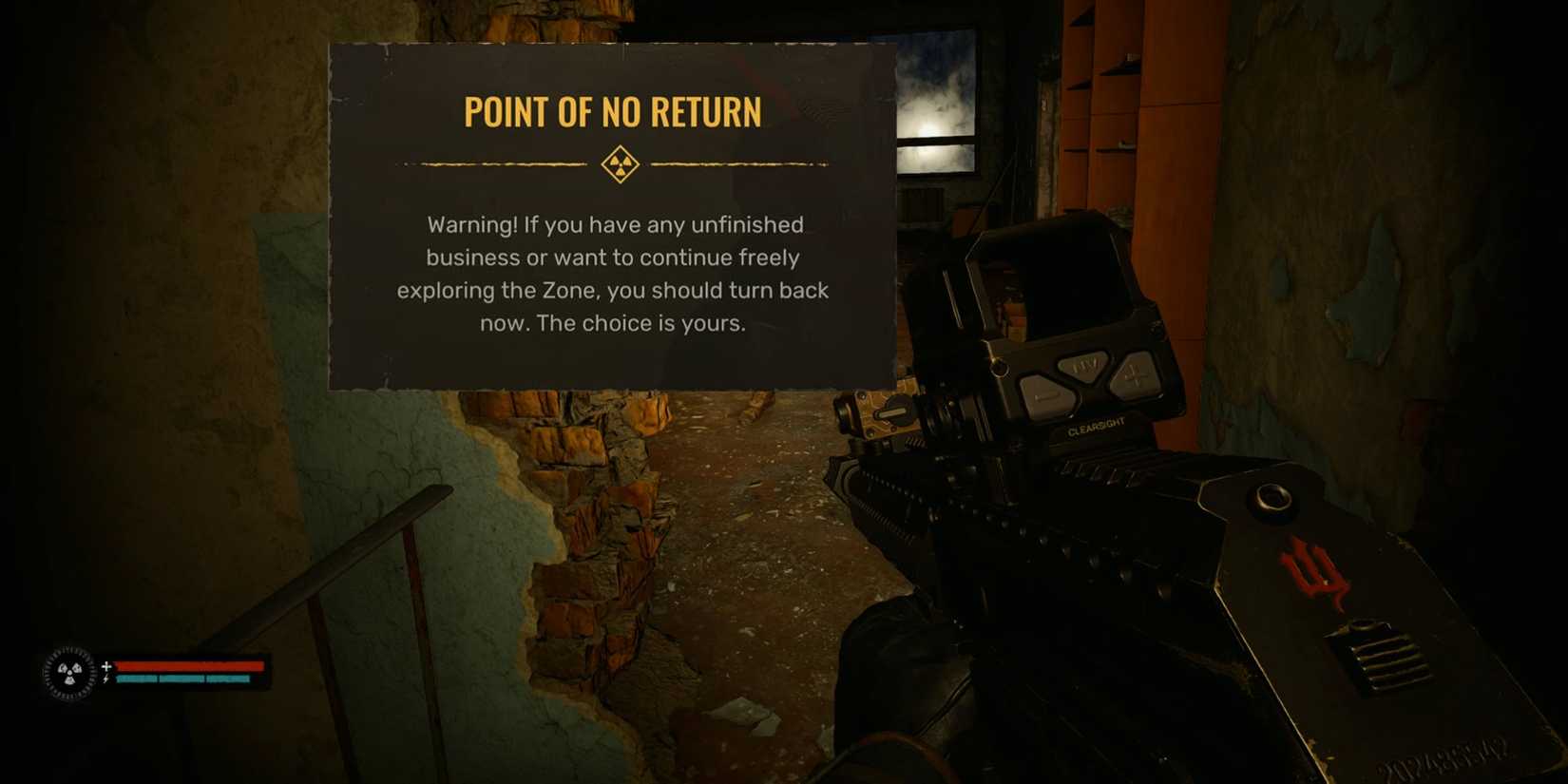Select the plus health icon beside the red bar
This screenshot has width=1568, height=784.
(x=105, y=666)
